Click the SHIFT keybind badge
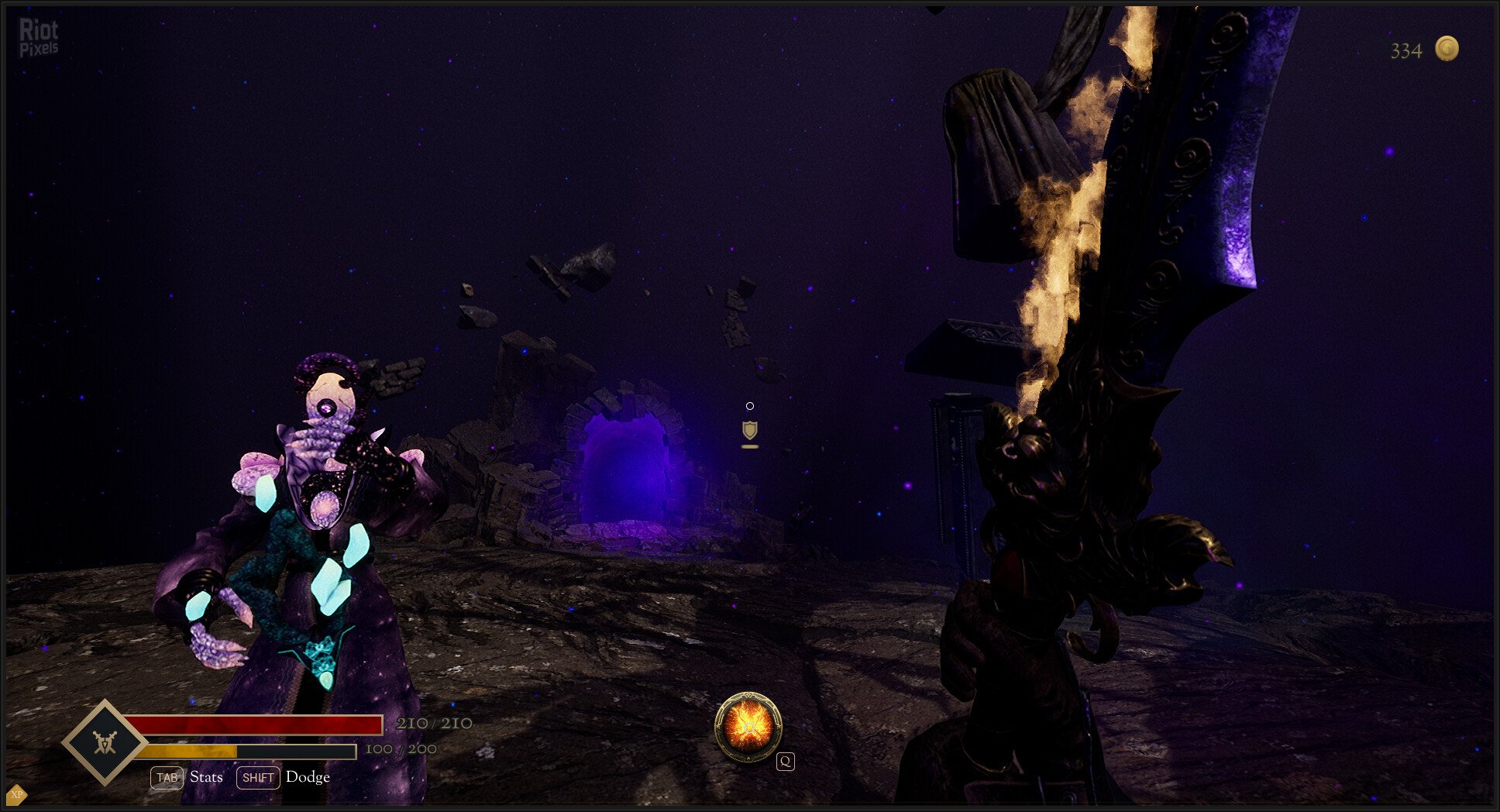 259,777
